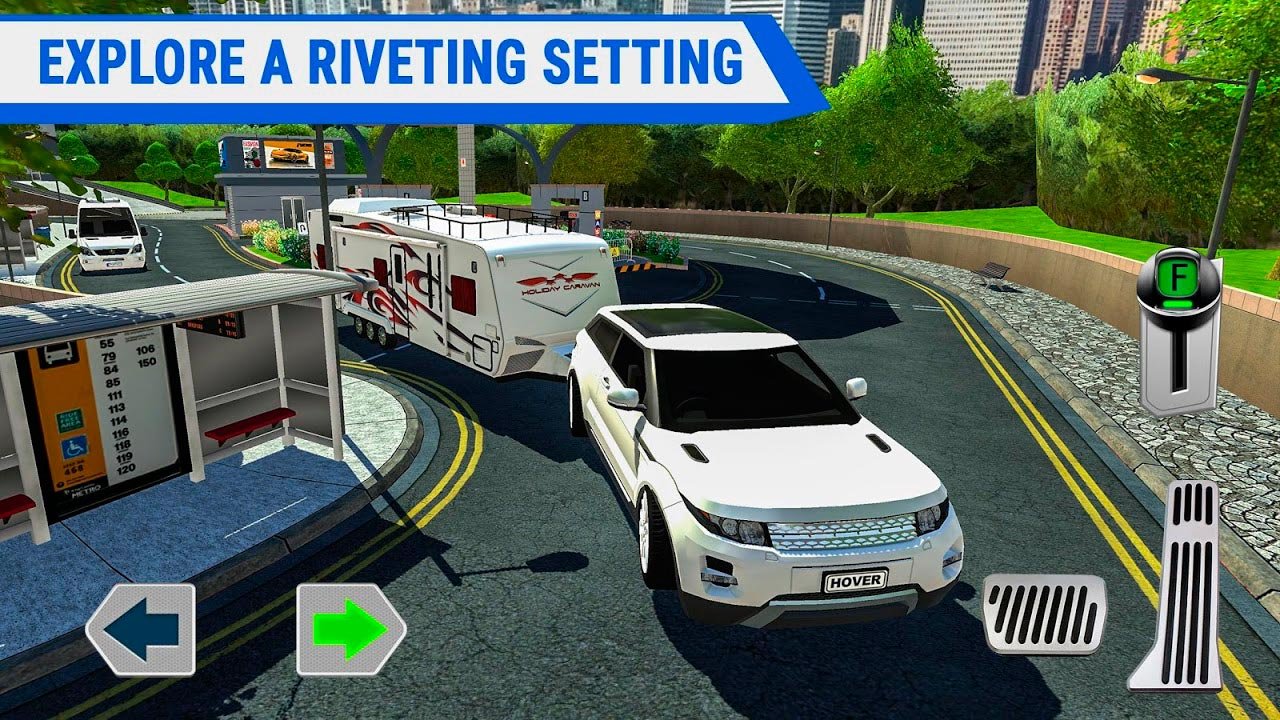Hit the brake pedal
Screen dimensions: 1280x720
click(1044, 614)
